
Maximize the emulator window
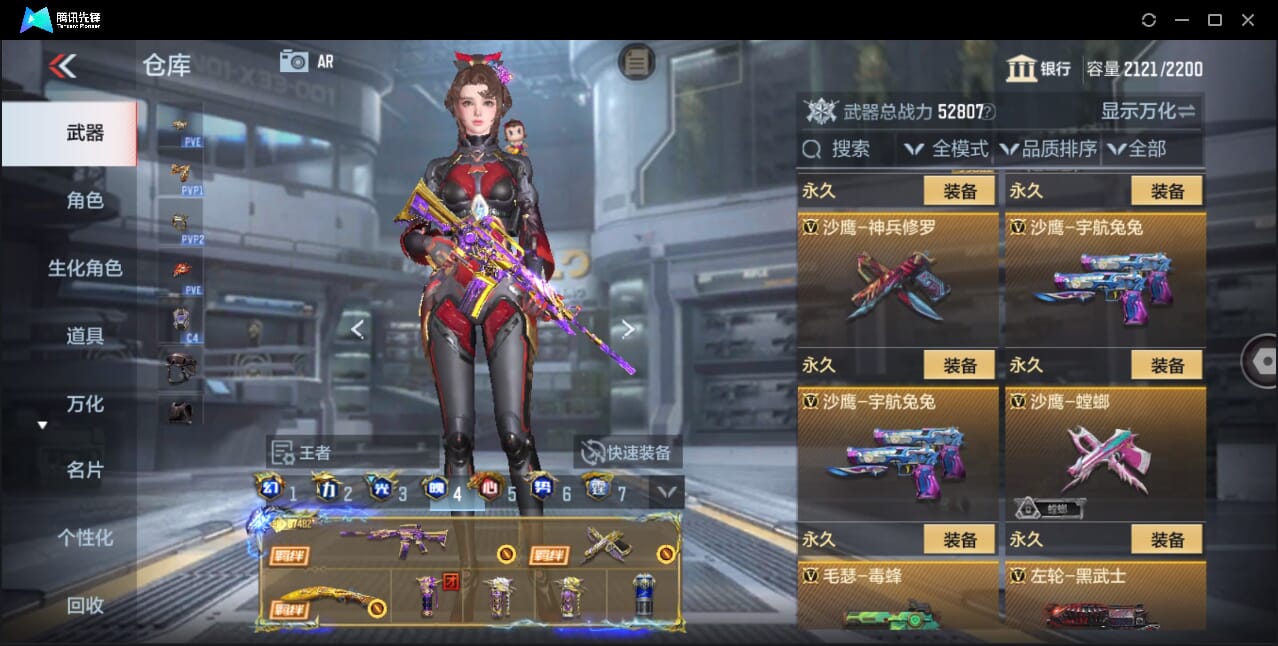(1215, 20)
